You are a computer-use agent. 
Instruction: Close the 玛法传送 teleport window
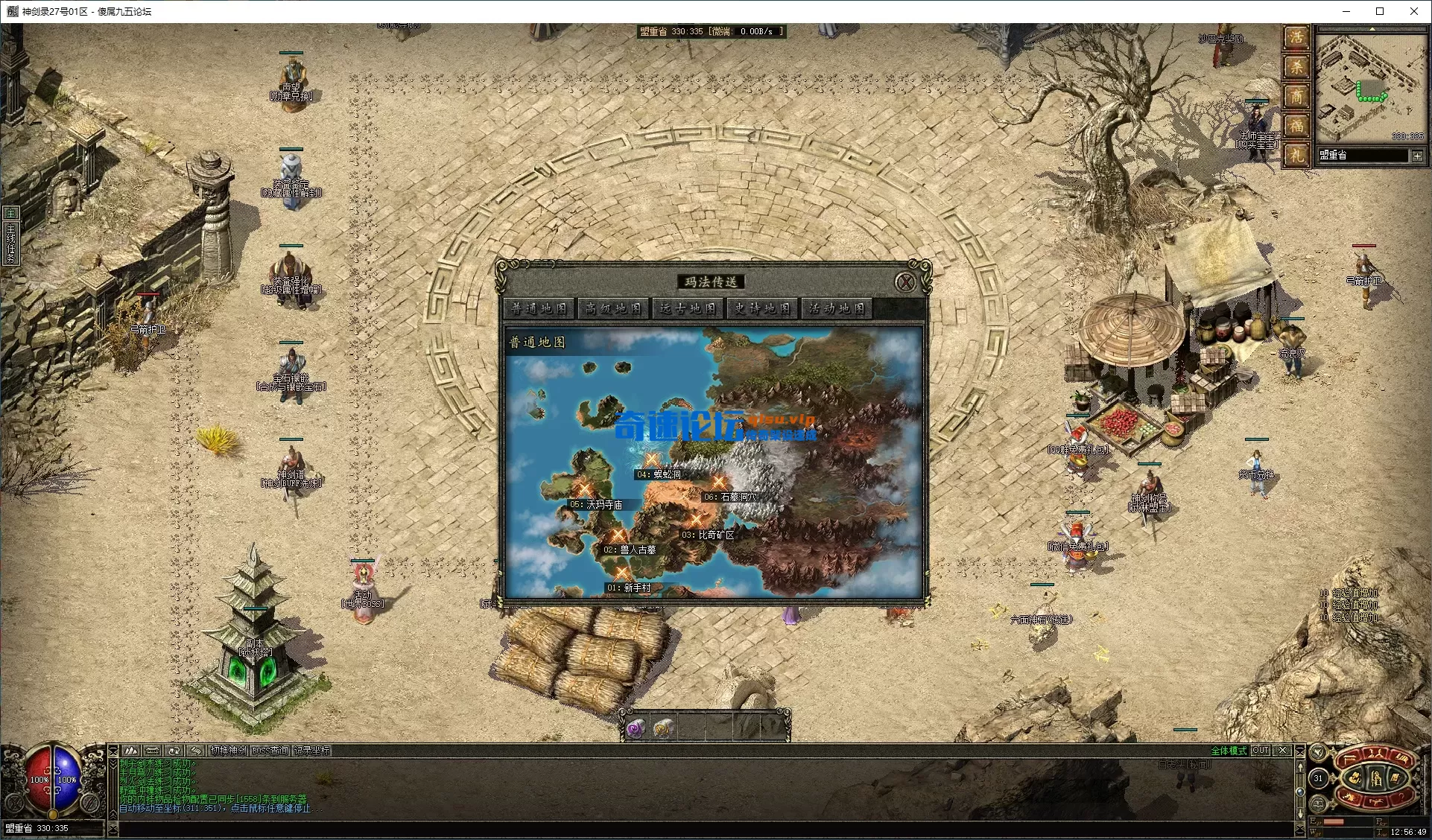click(905, 282)
